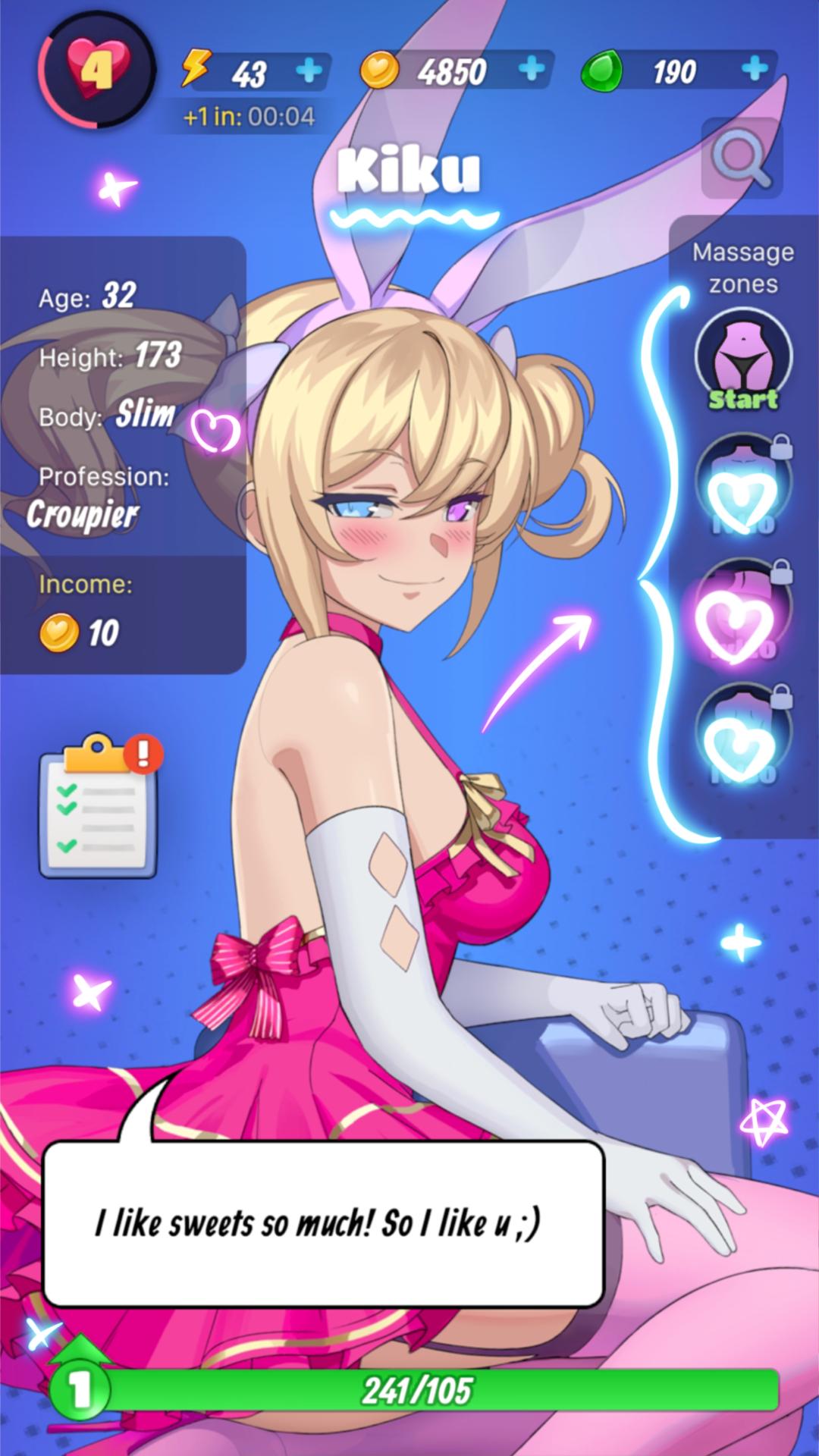Buy more gold coins via plus button

(x=532, y=70)
